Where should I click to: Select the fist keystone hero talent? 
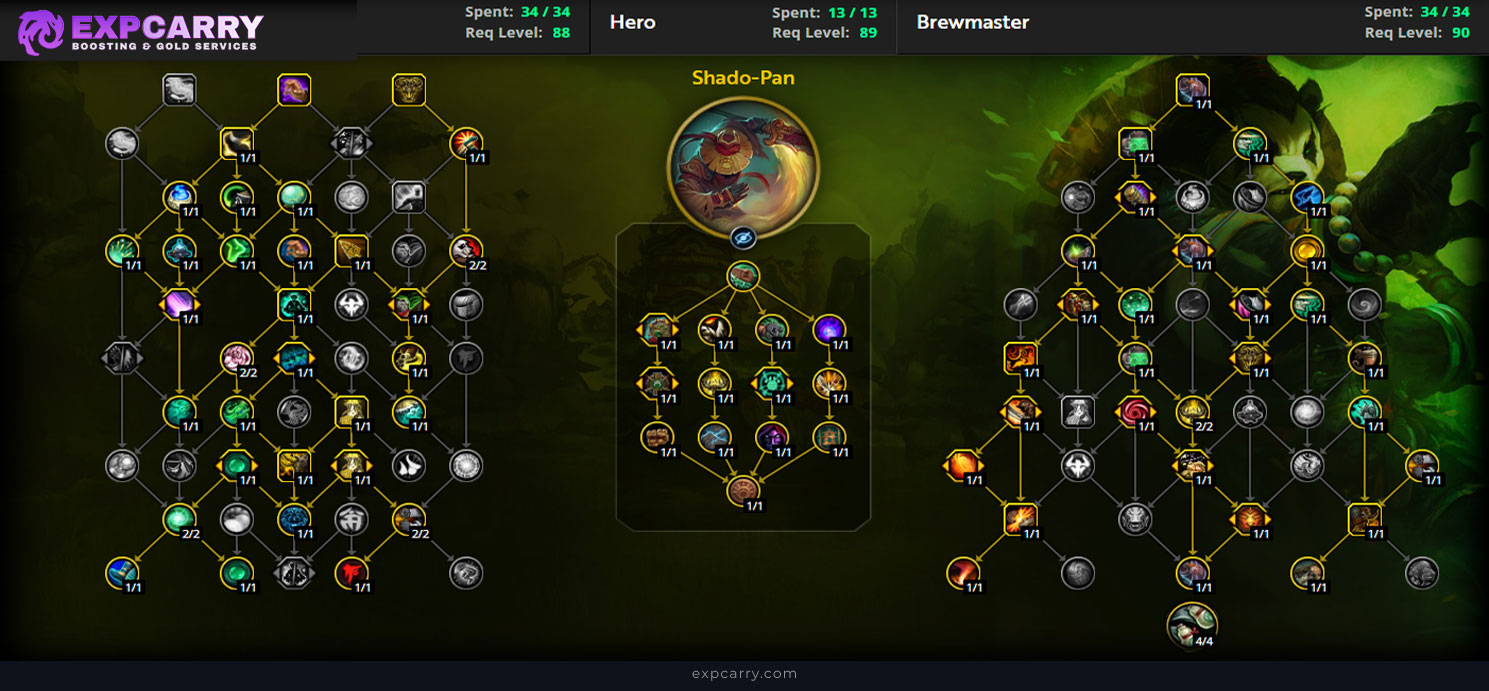[x=742, y=276]
